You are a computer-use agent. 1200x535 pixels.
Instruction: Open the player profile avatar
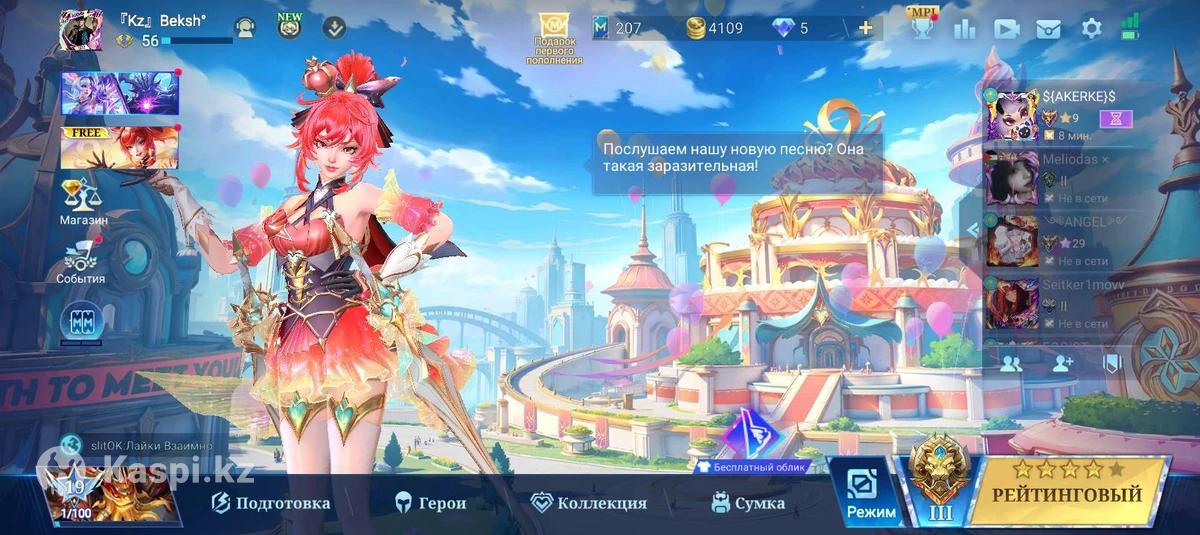coord(81,30)
